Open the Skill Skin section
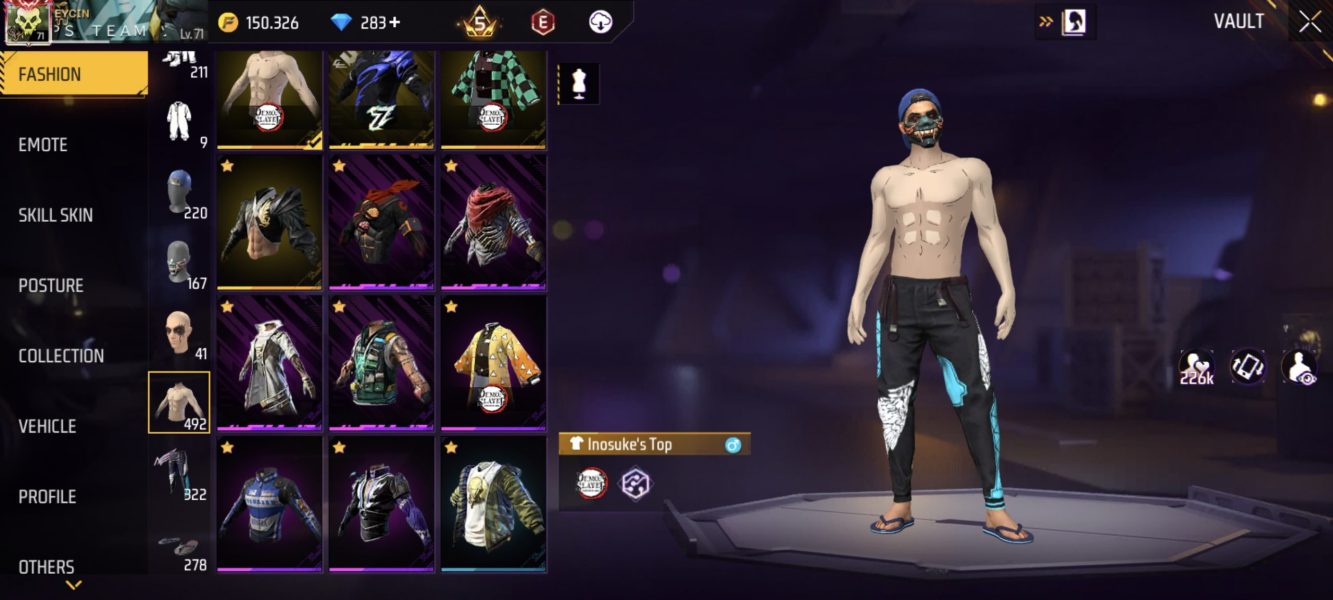The width and height of the screenshot is (1333, 600). click(56, 215)
